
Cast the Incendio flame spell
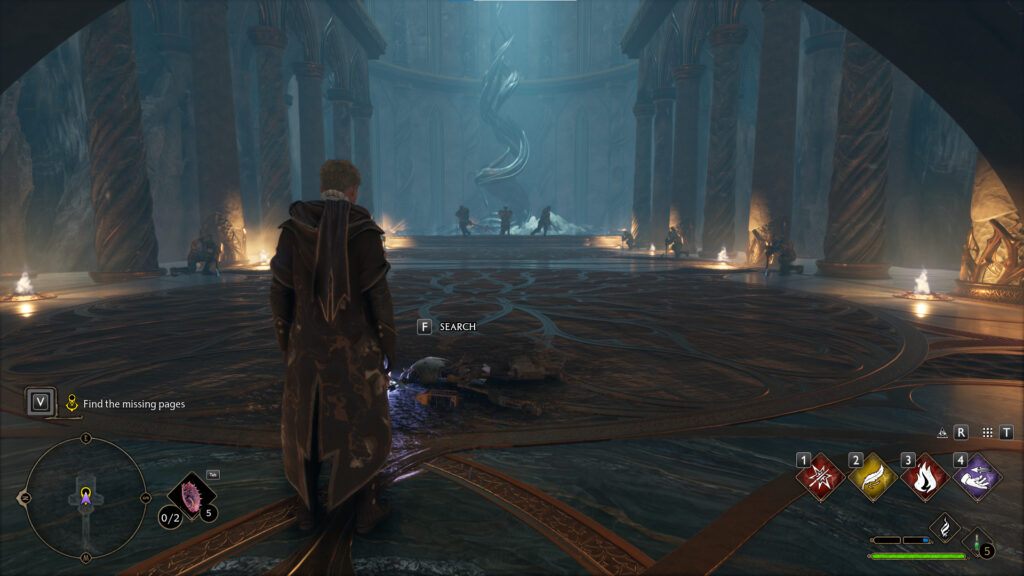[925, 478]
